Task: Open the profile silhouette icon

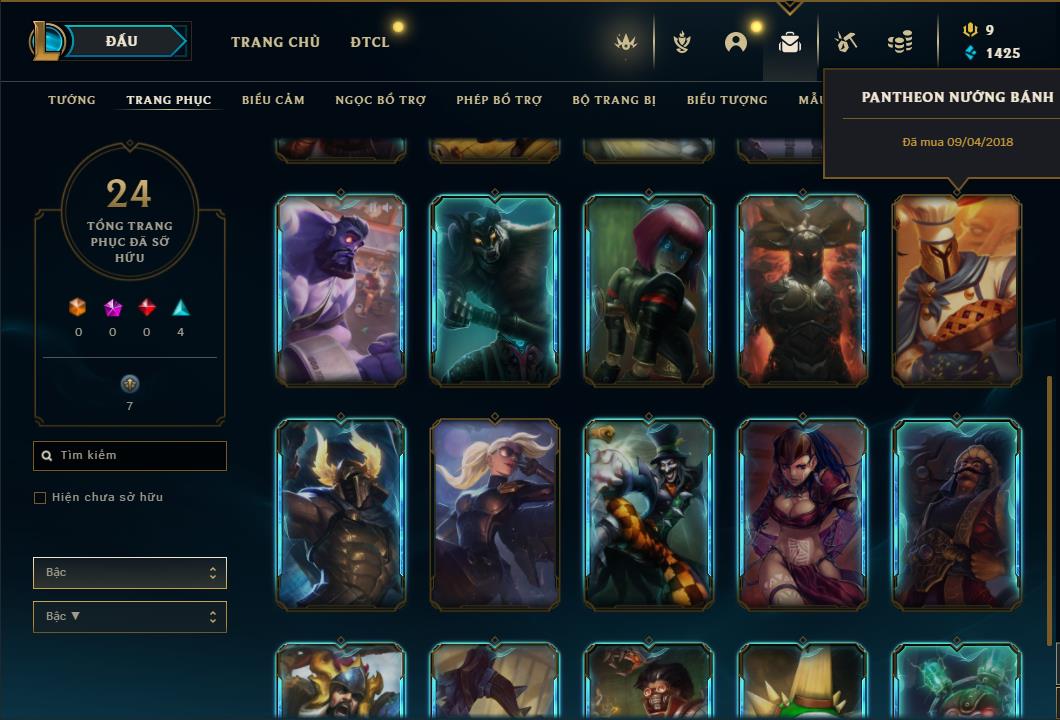Action: pyautogui.click(x=736, y=43)
